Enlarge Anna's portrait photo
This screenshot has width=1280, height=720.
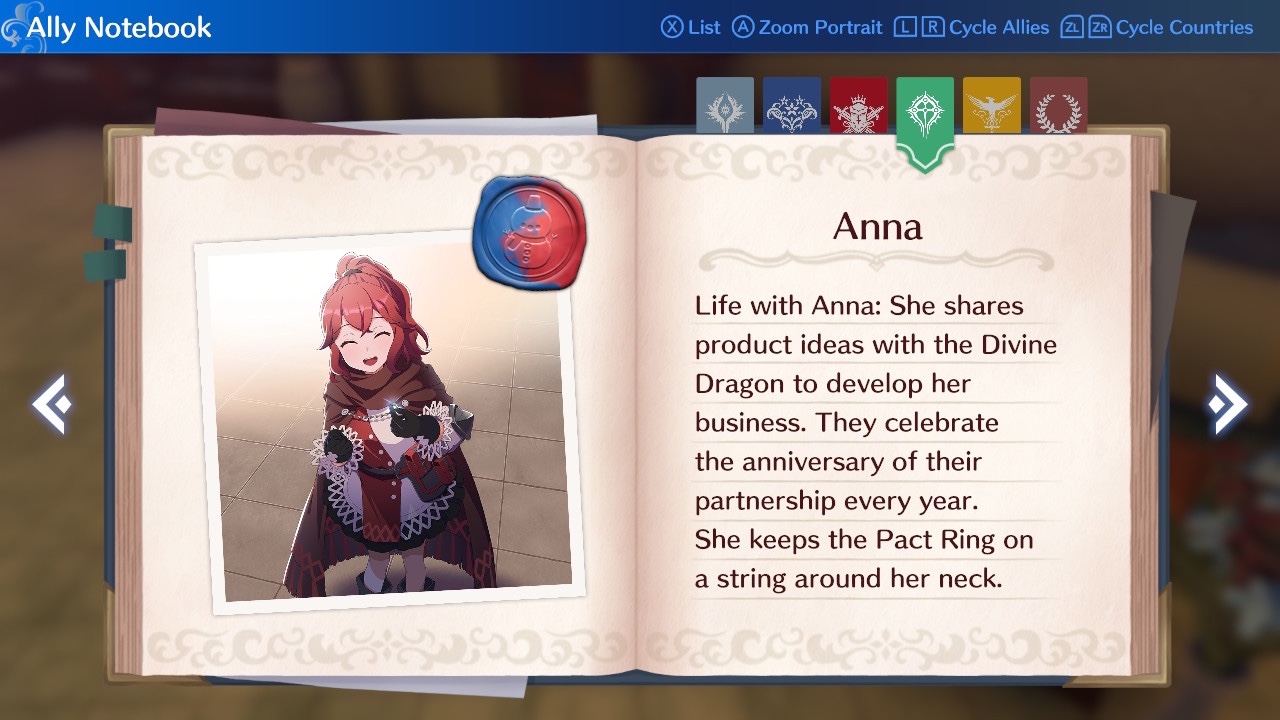click(385, 425)
